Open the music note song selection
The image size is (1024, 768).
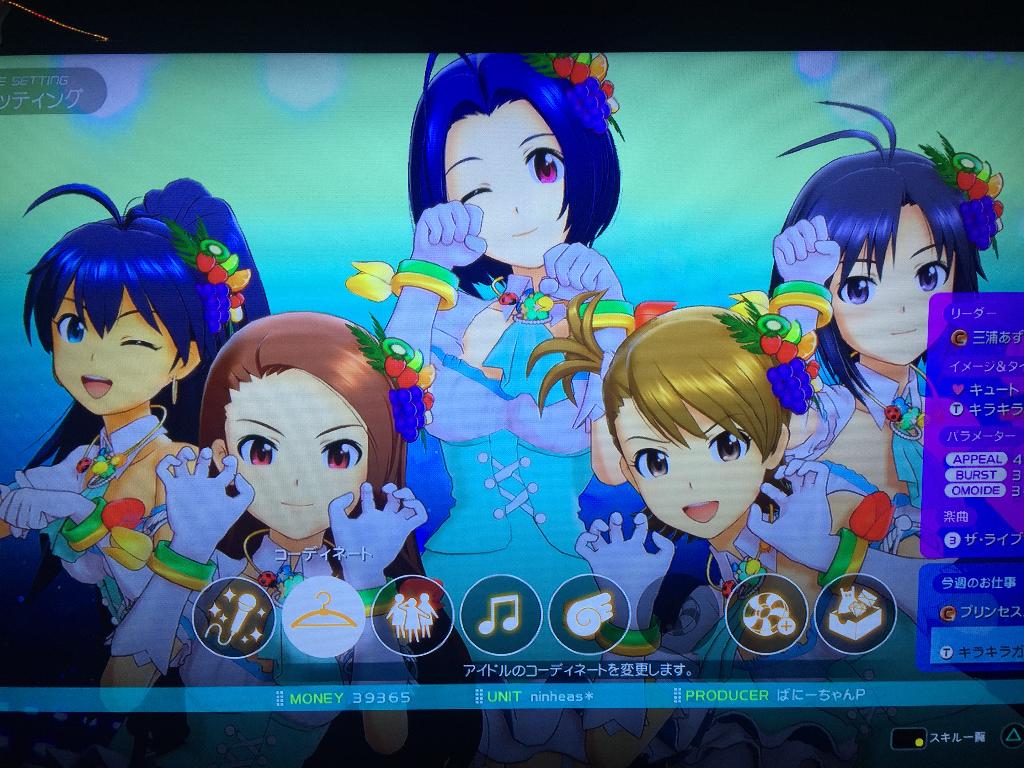500,617
